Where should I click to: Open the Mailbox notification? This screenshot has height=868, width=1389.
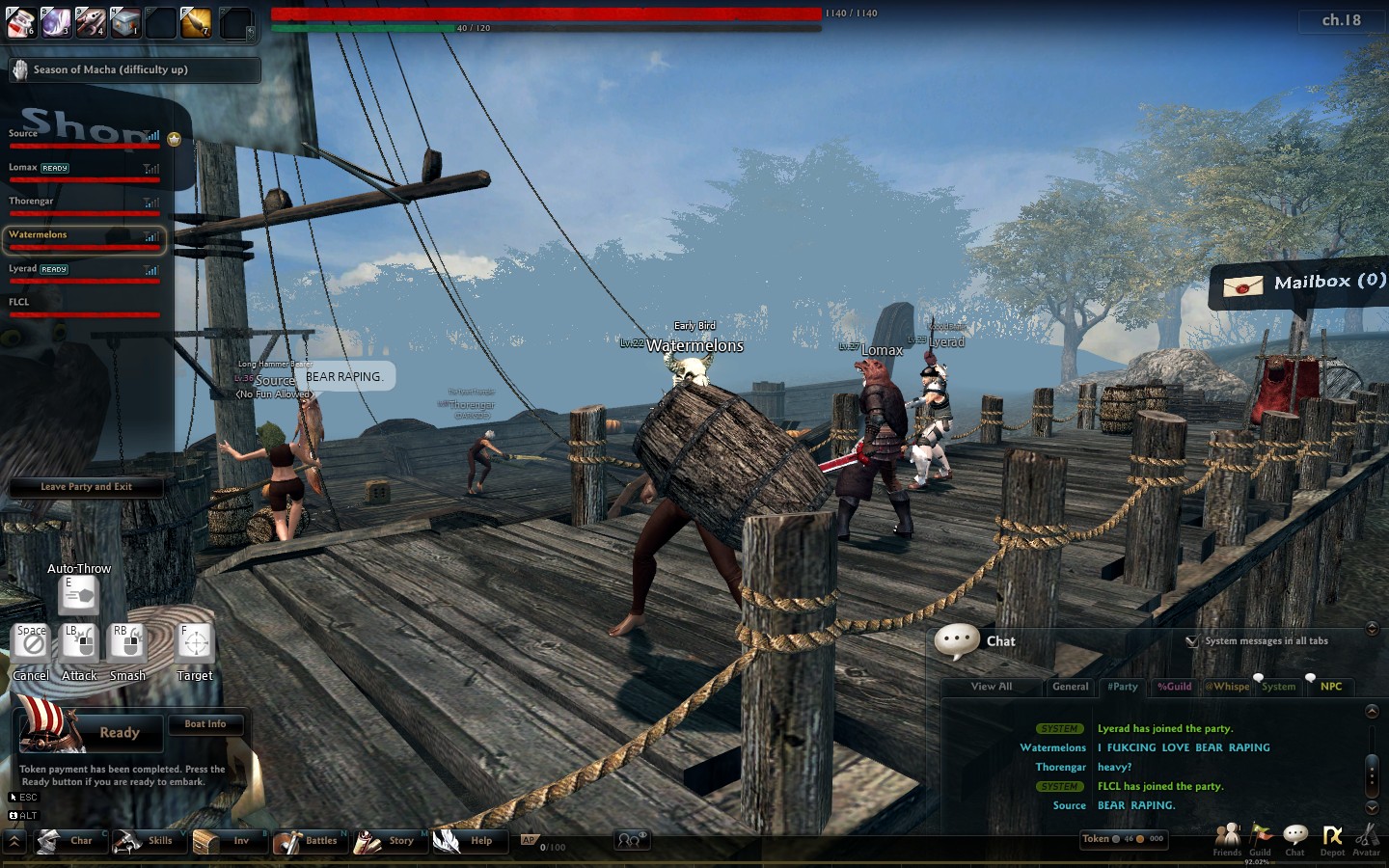pyautogui.click(x=1300, y=284)
